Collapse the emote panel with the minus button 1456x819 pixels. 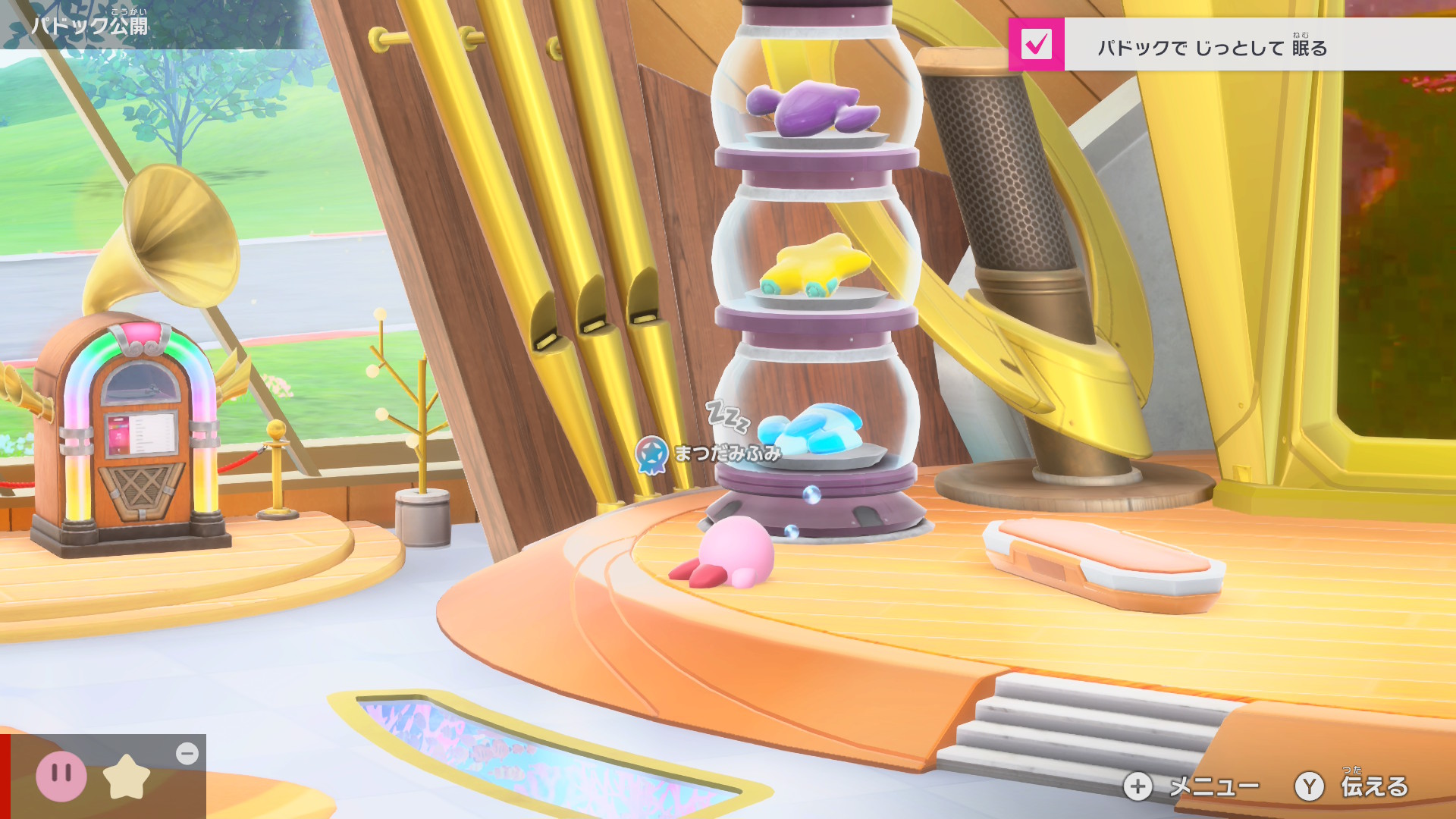point(187,753)
